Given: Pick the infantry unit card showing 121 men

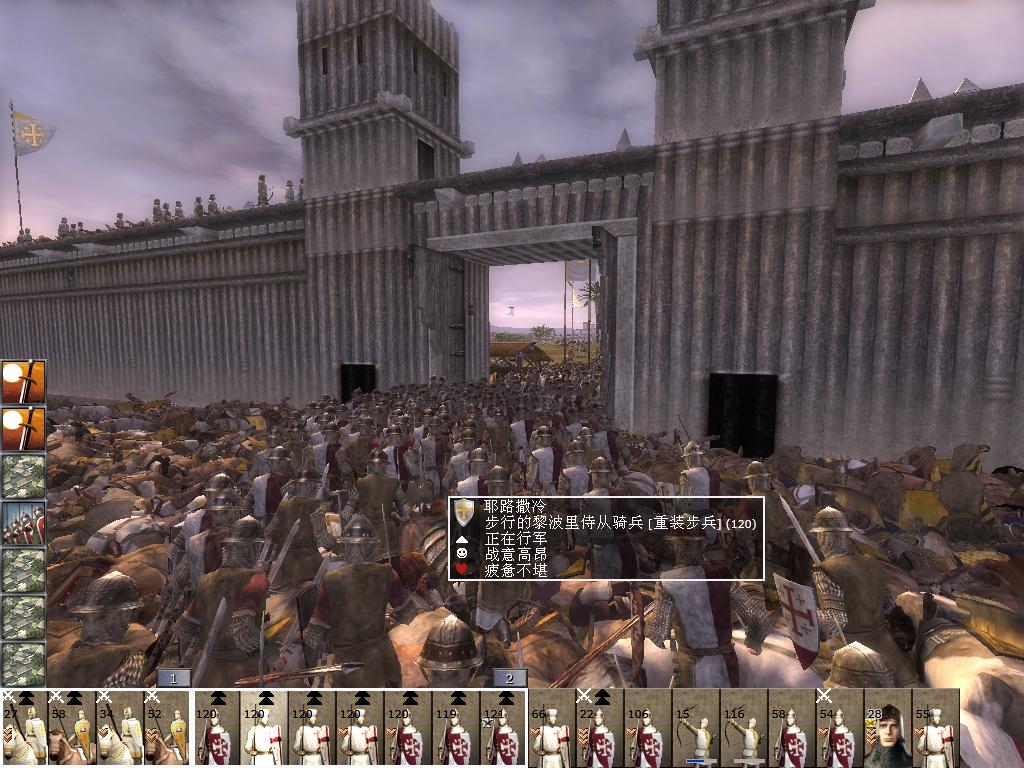Looking at the screenshot, I should click(503, 728).
